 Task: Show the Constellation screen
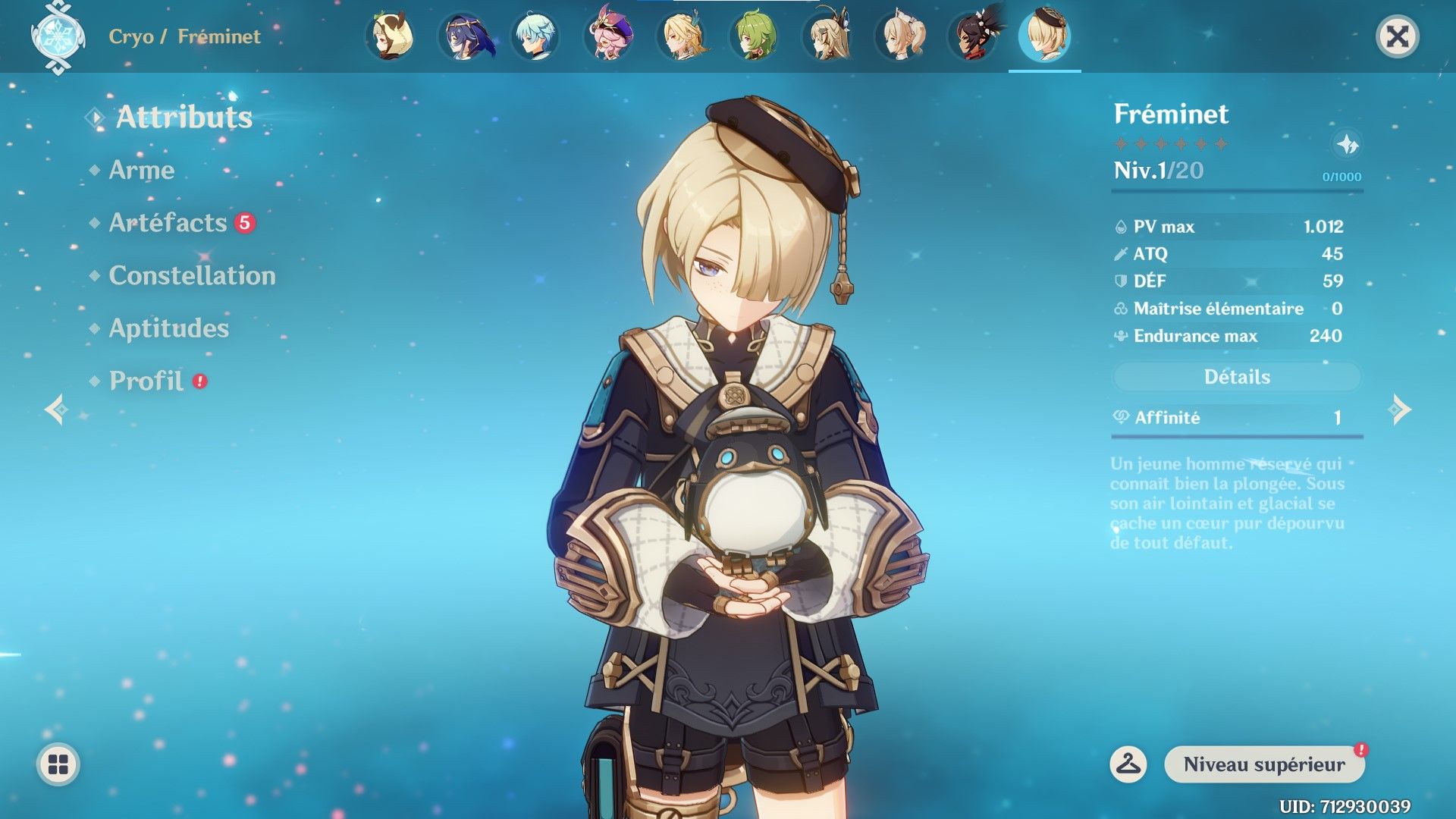point(192,275)
